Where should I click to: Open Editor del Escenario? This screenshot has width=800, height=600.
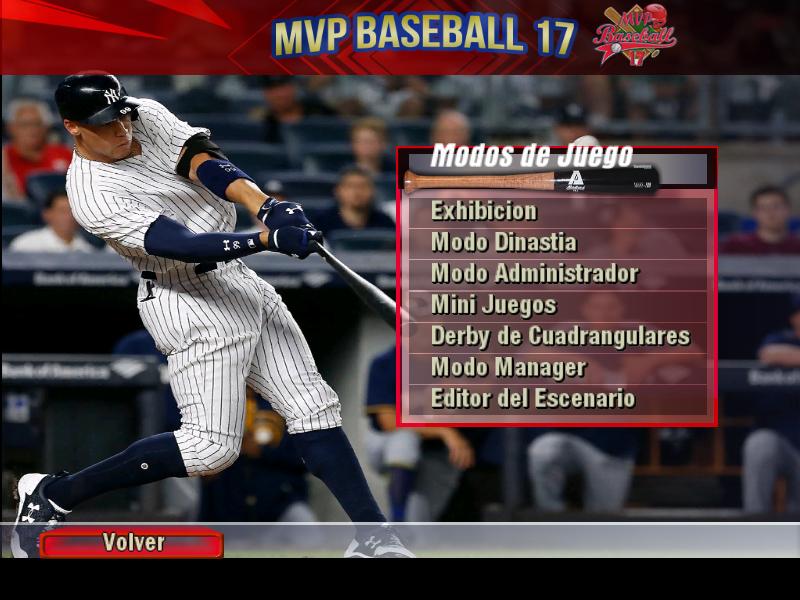coord(532,398)
